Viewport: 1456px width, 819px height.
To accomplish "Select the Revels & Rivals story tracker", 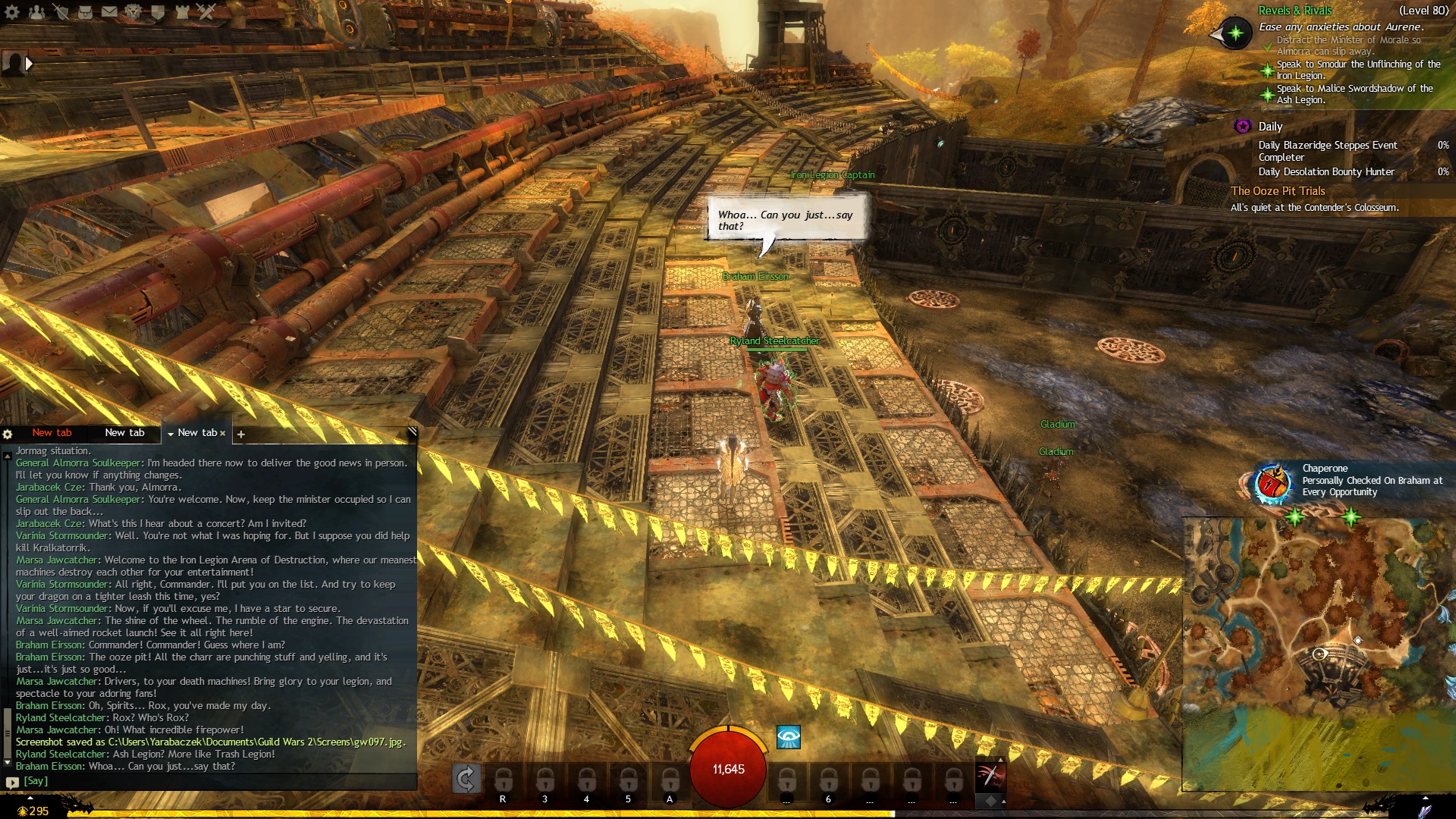I will point(1294,11).
